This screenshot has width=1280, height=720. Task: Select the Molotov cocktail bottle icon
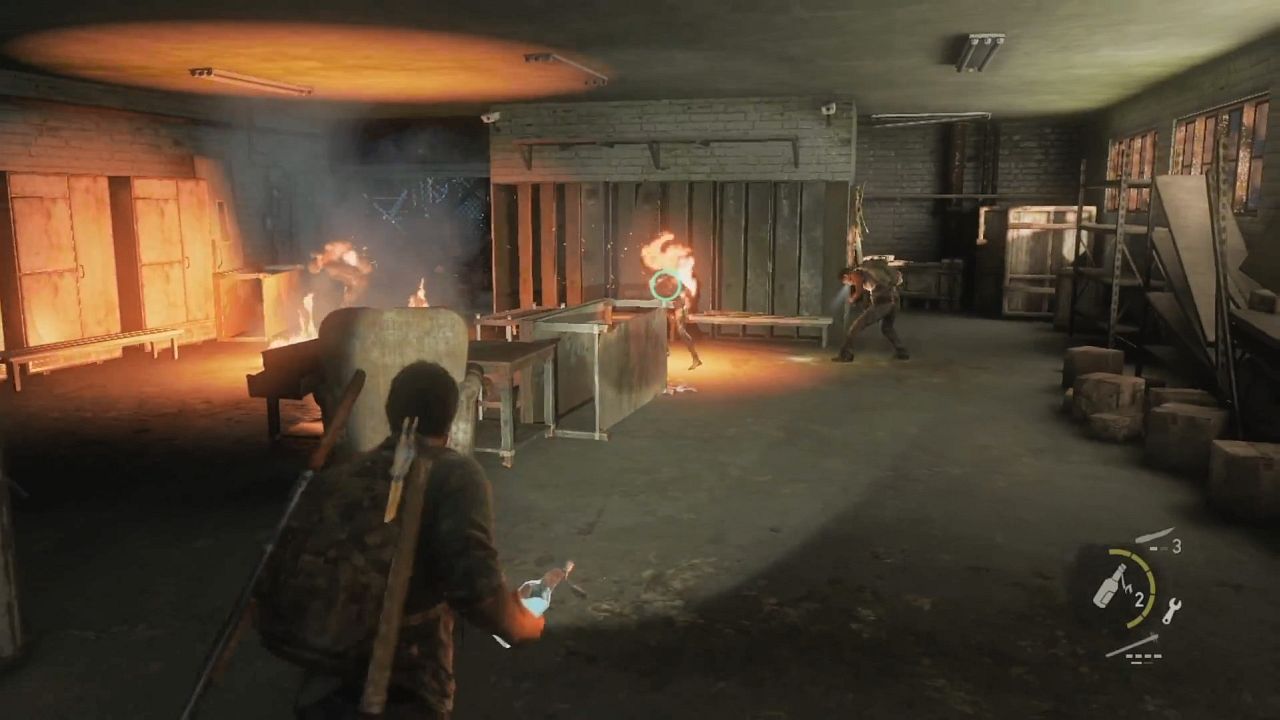(1109, 587)
